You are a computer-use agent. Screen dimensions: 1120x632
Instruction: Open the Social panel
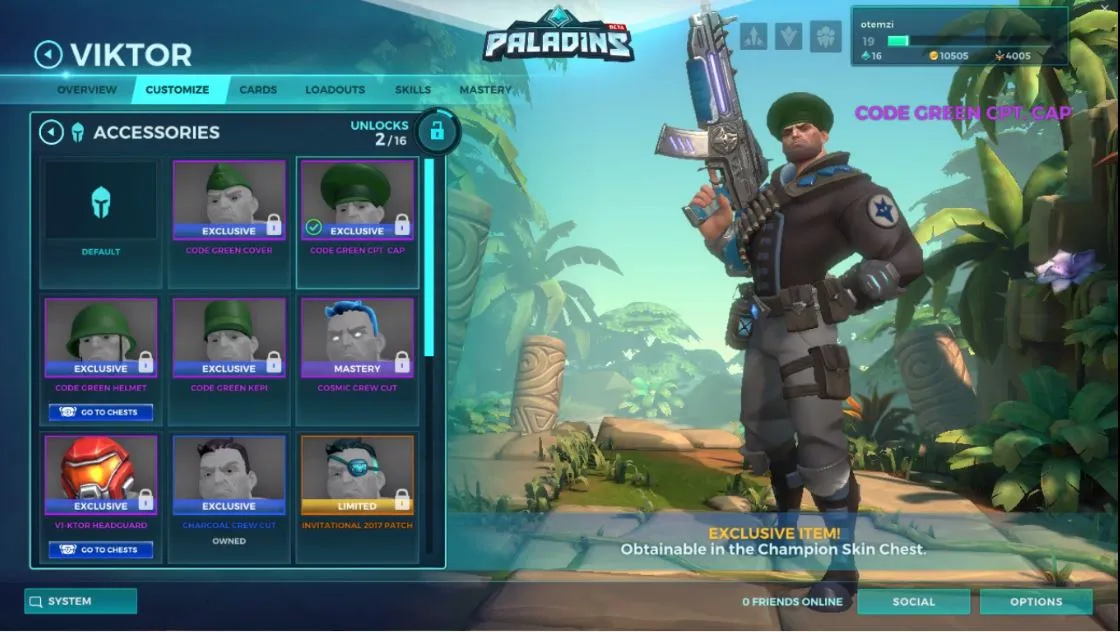coord(913,601)
